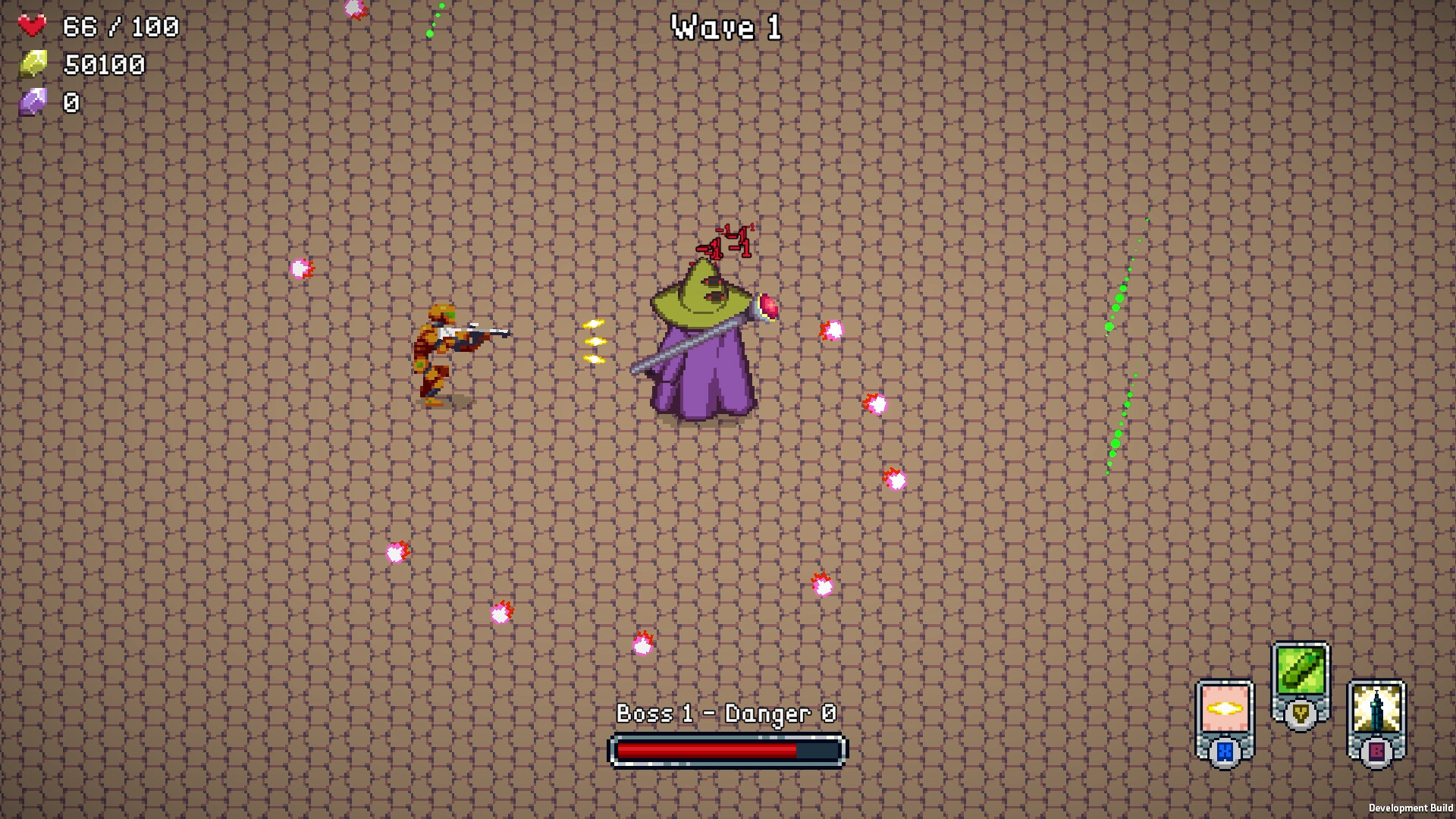Click the red heart health icon
Viewport: 1456px width, 819px height.
33,25
